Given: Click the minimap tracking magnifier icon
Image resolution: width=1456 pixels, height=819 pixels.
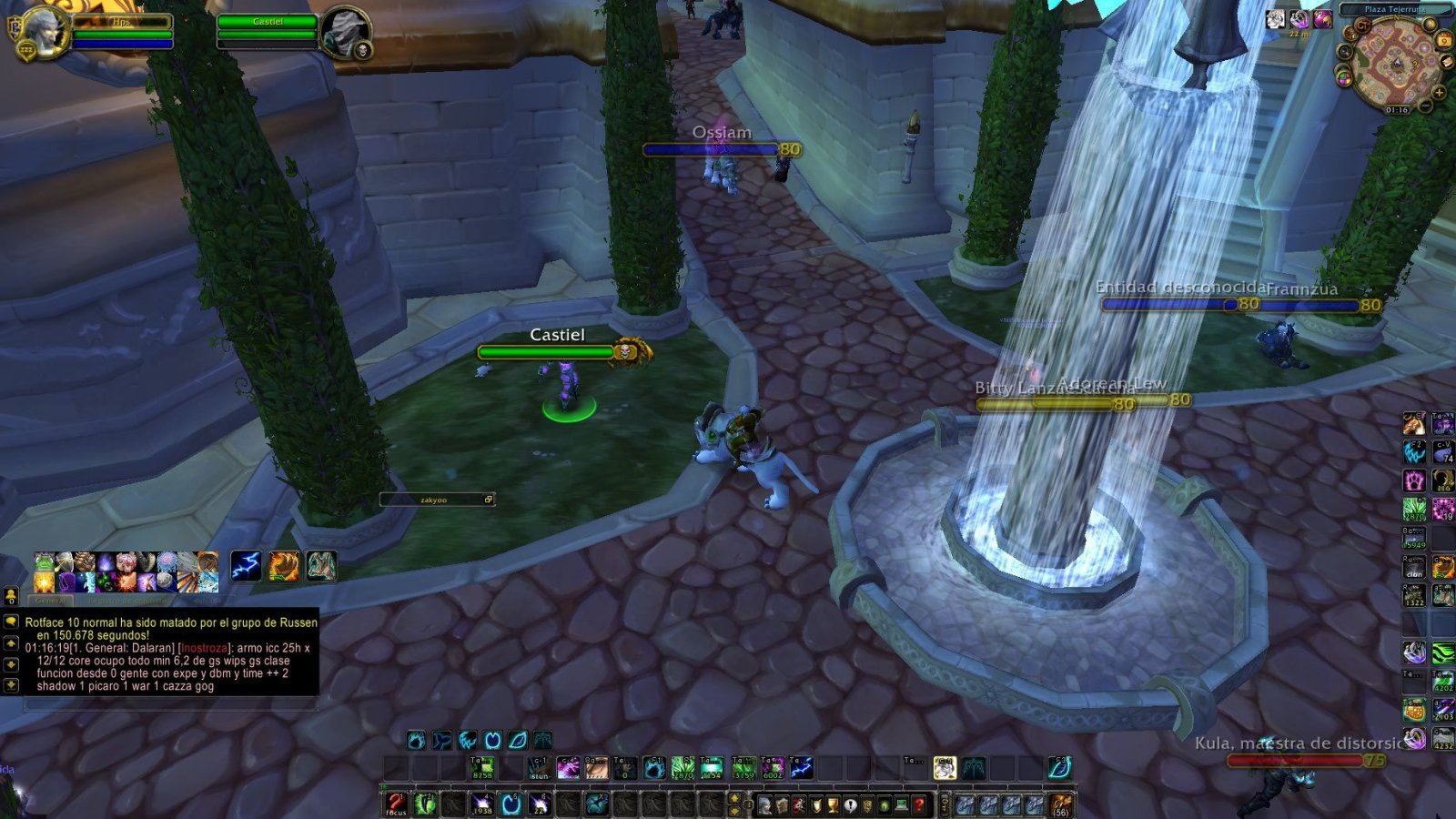Looking at the screenshot, I should point(1344,51).
